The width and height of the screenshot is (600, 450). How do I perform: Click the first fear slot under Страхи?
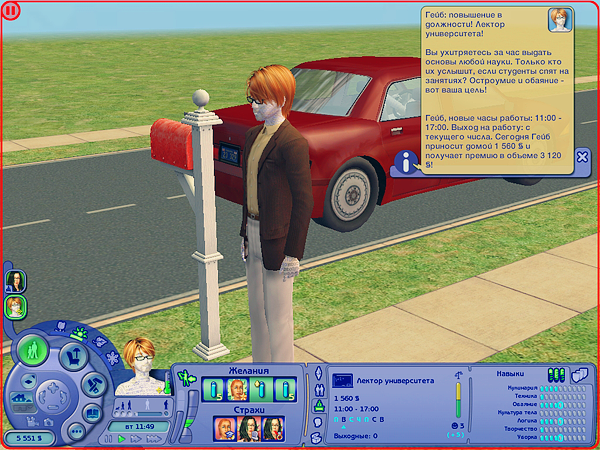tap(224, 428)
